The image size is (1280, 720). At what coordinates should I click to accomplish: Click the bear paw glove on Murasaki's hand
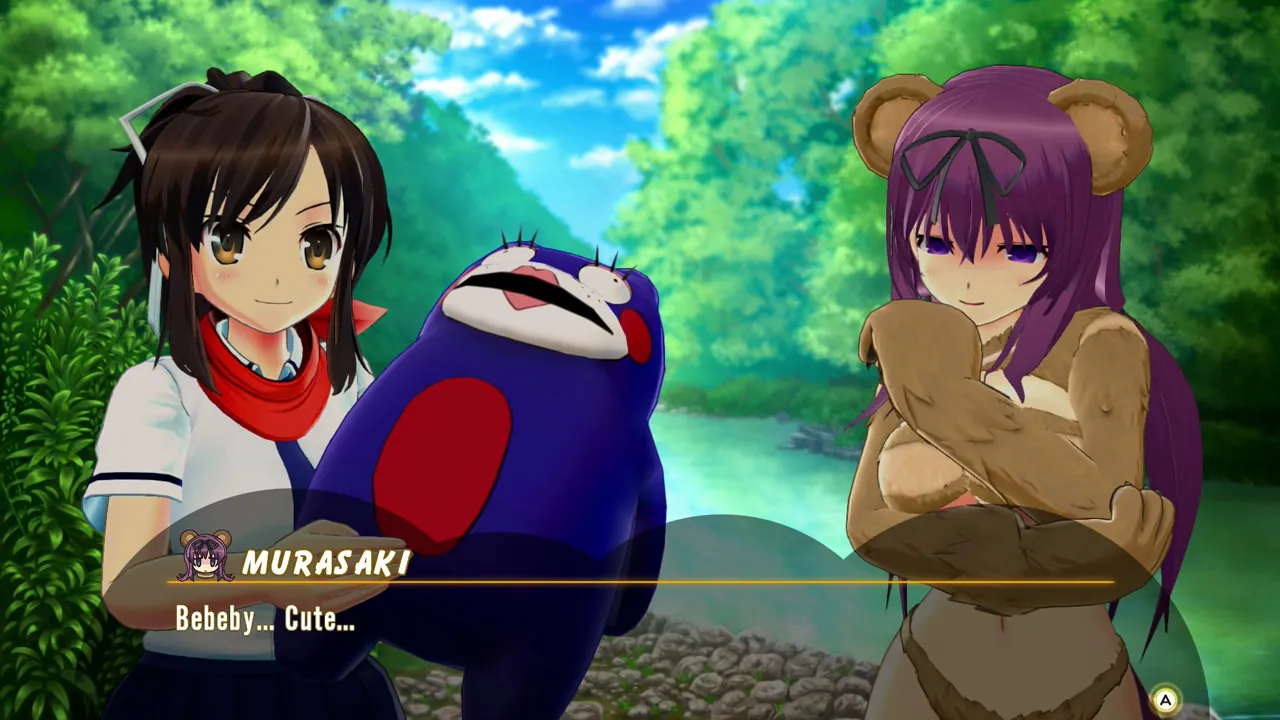click(910, 360)
